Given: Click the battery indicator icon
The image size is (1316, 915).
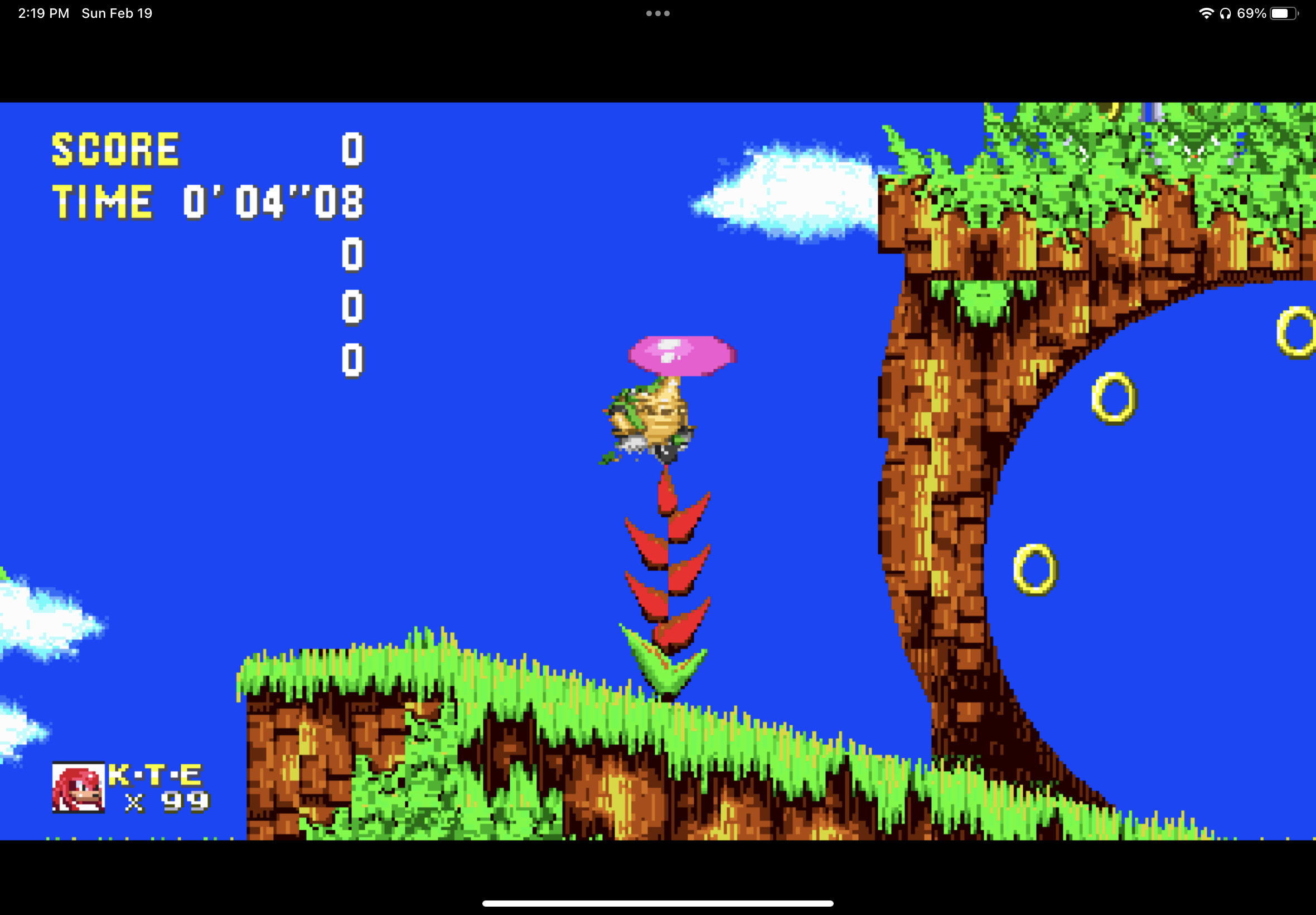Looking at the screenshot, I should click(x=1283, y=12).
